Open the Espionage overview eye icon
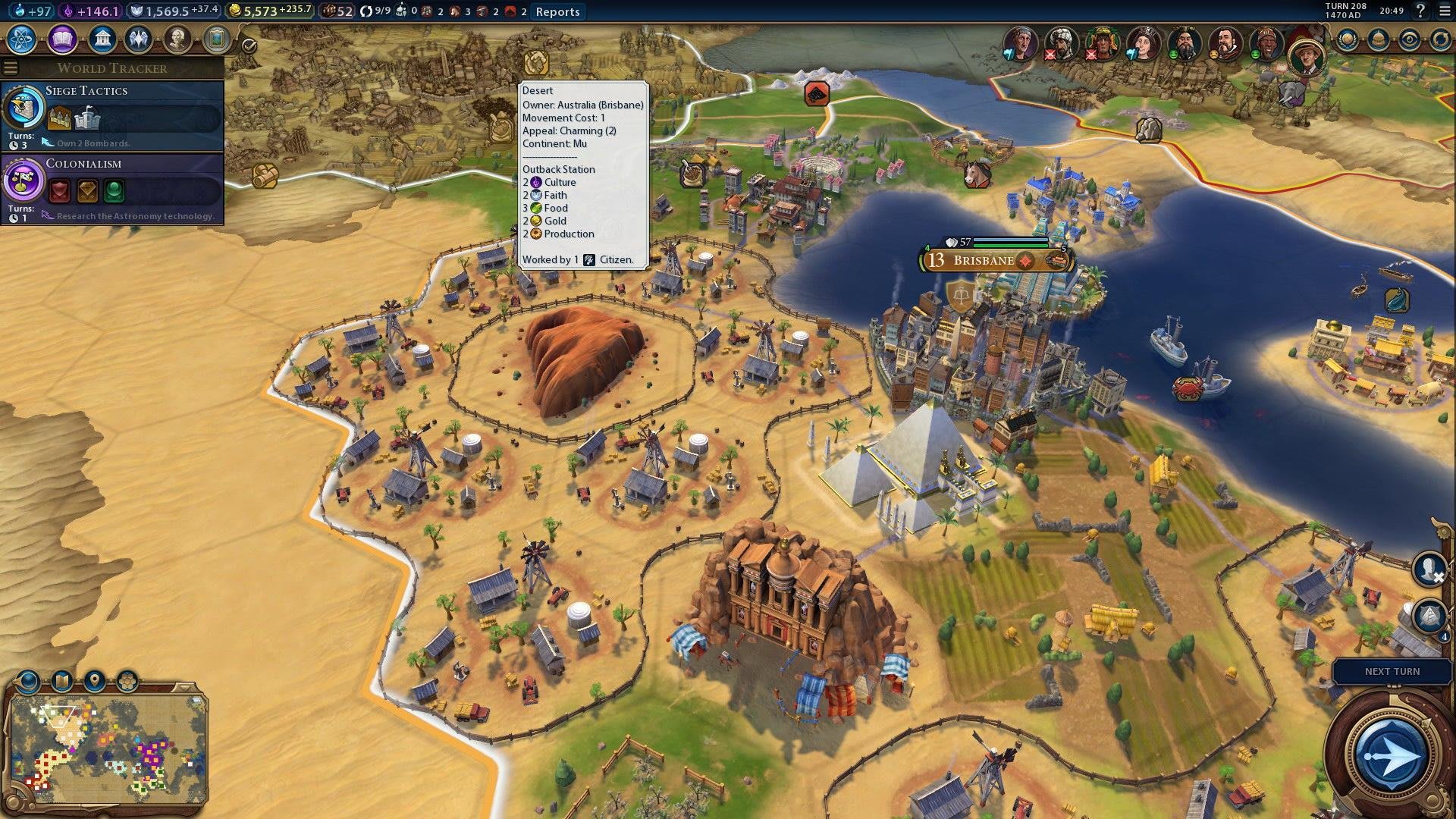This screenshot has width=1456, height=819. (x=1409, y=39)
